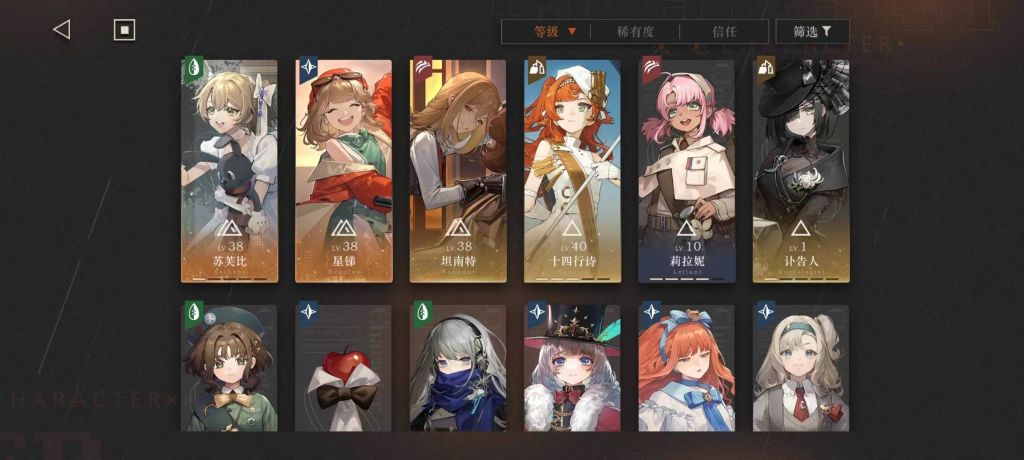Choose the 坦南特 character card
Image resolution: width=1024 pixels, height=460 pixels.
pyautogui.click(x=458, y=170)
